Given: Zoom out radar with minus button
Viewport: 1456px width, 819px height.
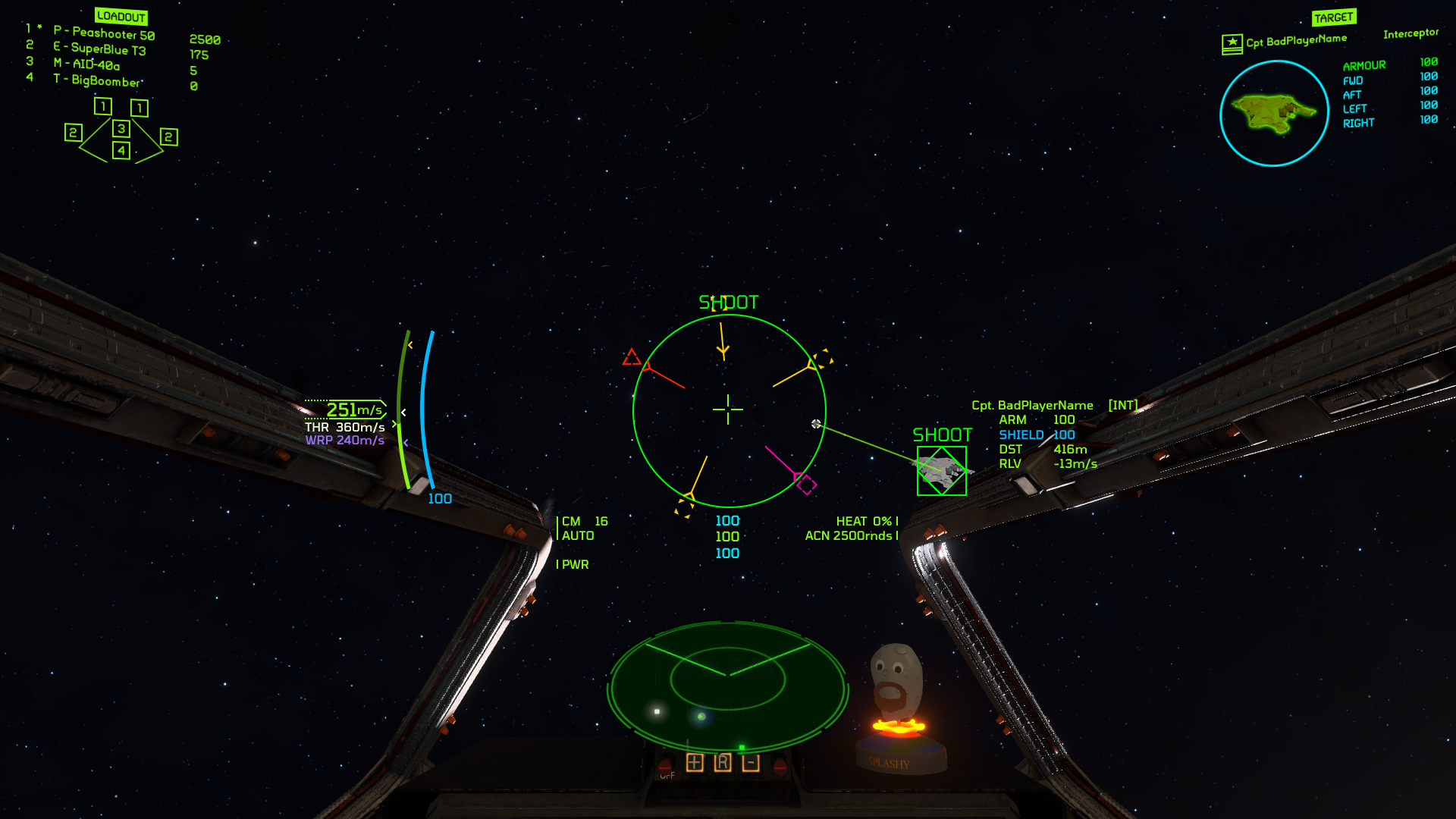Looking at the screenshot, I should pyautogui.click(x=751, y=763).
